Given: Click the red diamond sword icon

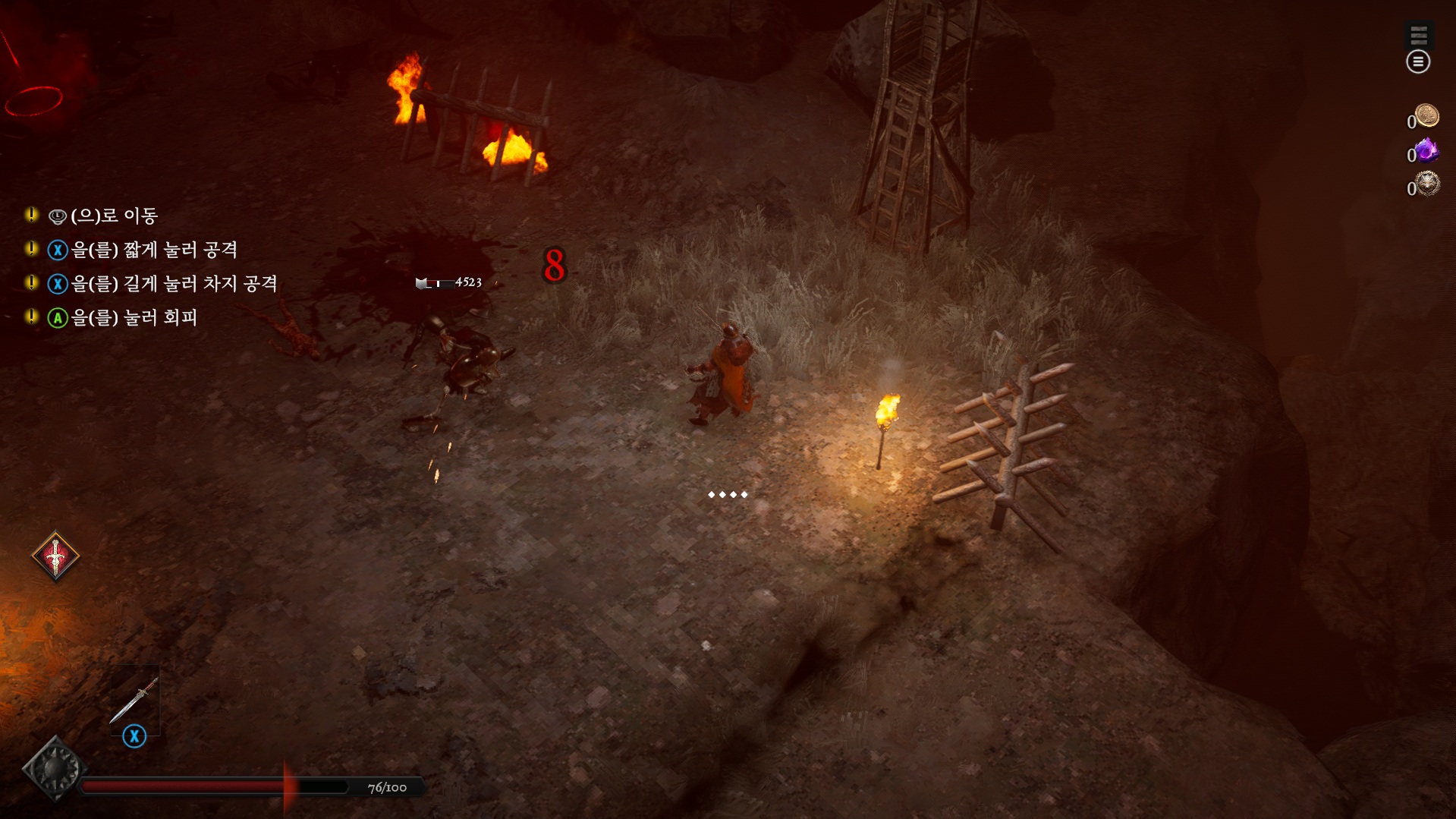Looking at the screenshot, I should 55,556.
